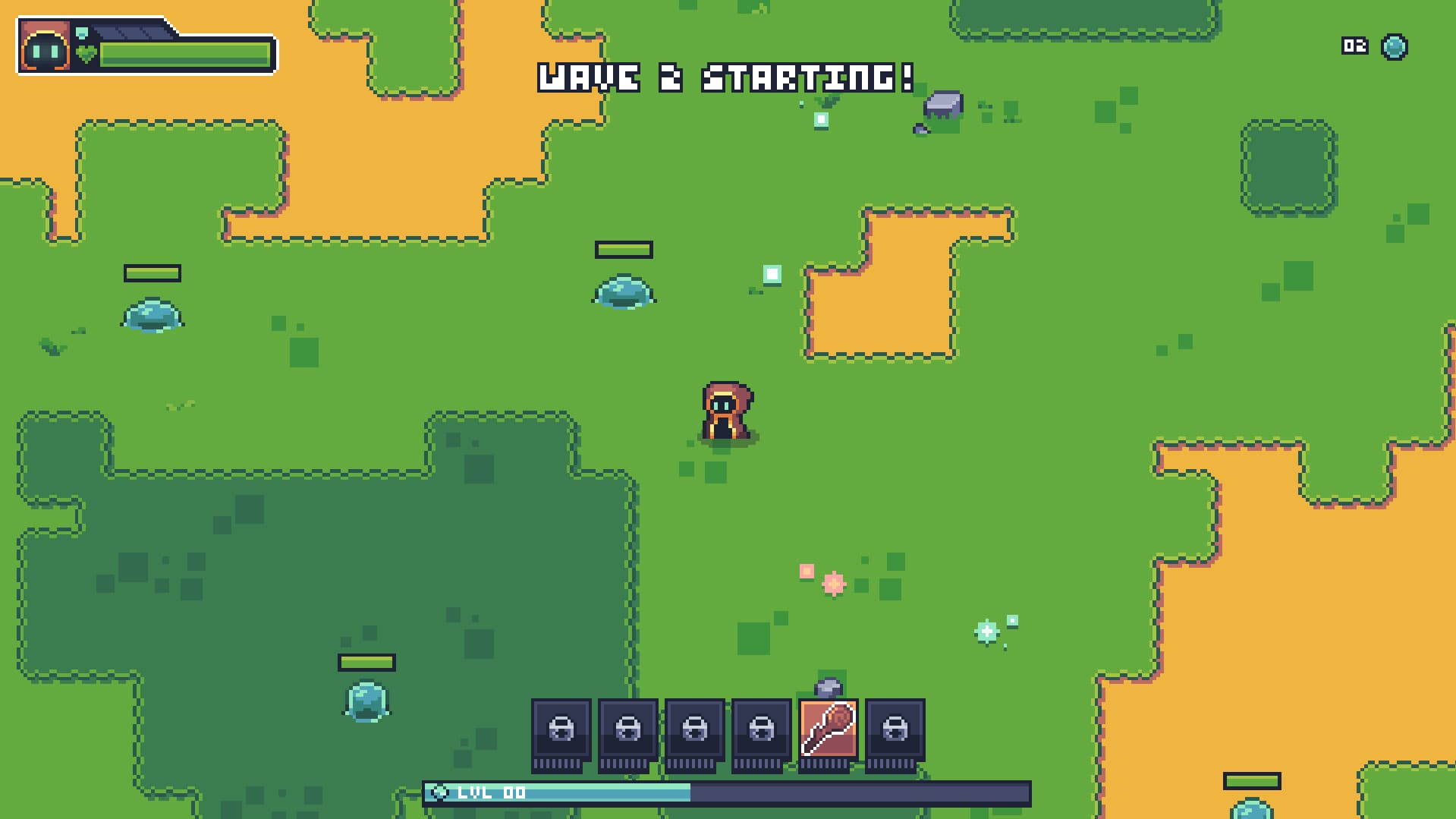Click the green heart icon beside the portrait
Viewport: 1456px width, 819px height.
pos(86,53)
